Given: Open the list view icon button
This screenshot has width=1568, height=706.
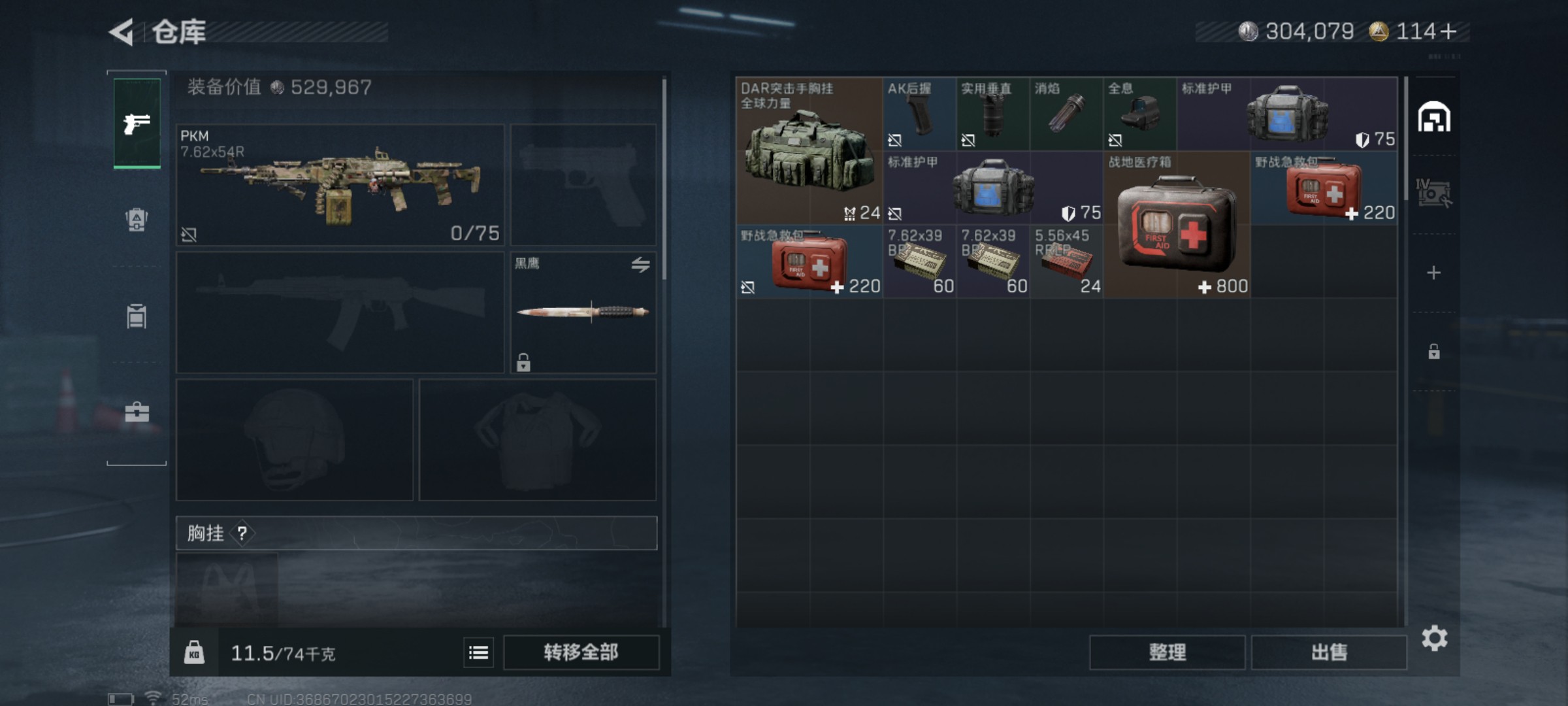Looking at the screenshot, I should (478, 652).
